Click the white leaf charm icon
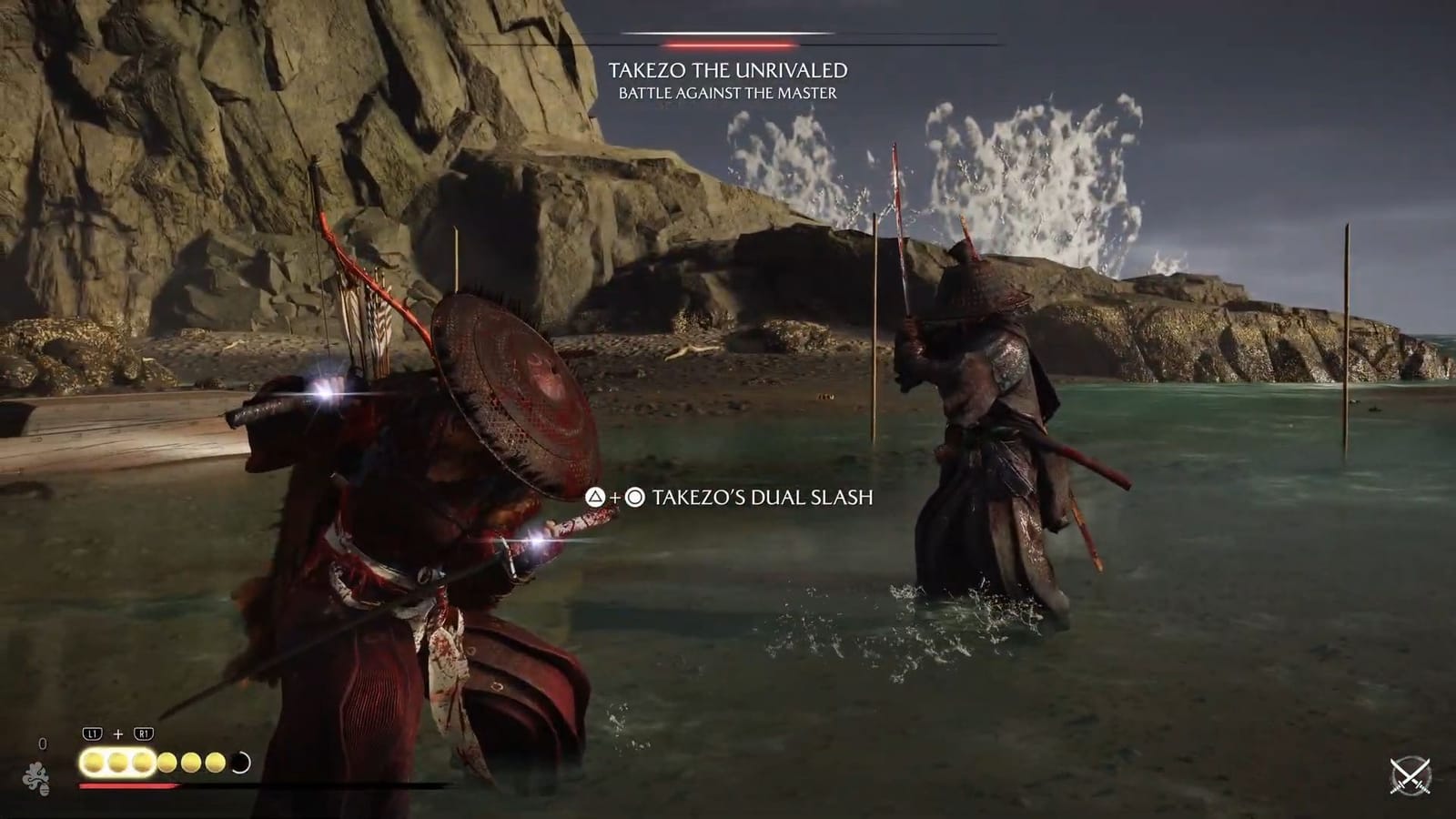 pyautogui.click(x=38, y=779)
